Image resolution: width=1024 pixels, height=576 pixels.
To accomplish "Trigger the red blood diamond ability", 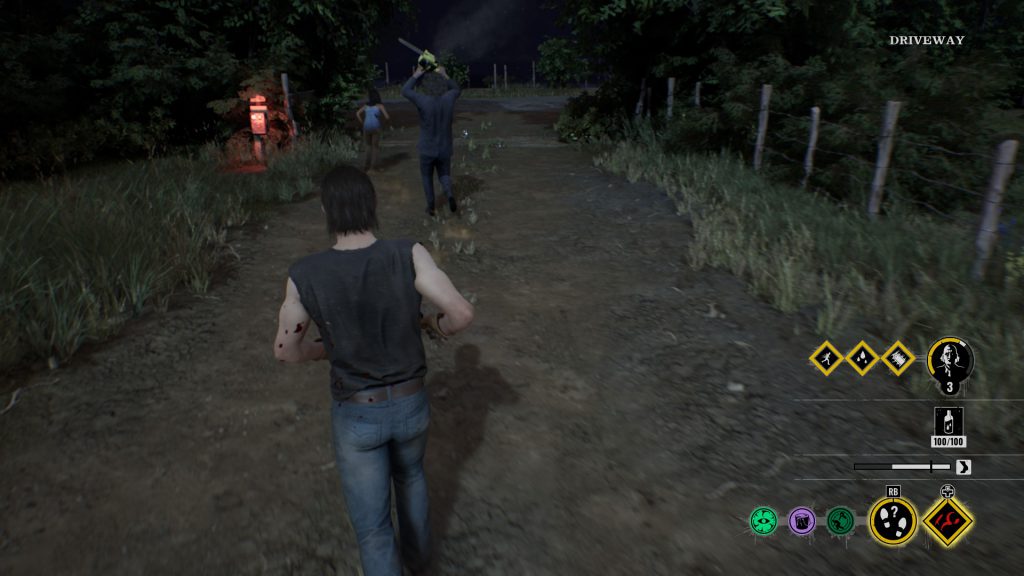I will [x=947, y=520].
